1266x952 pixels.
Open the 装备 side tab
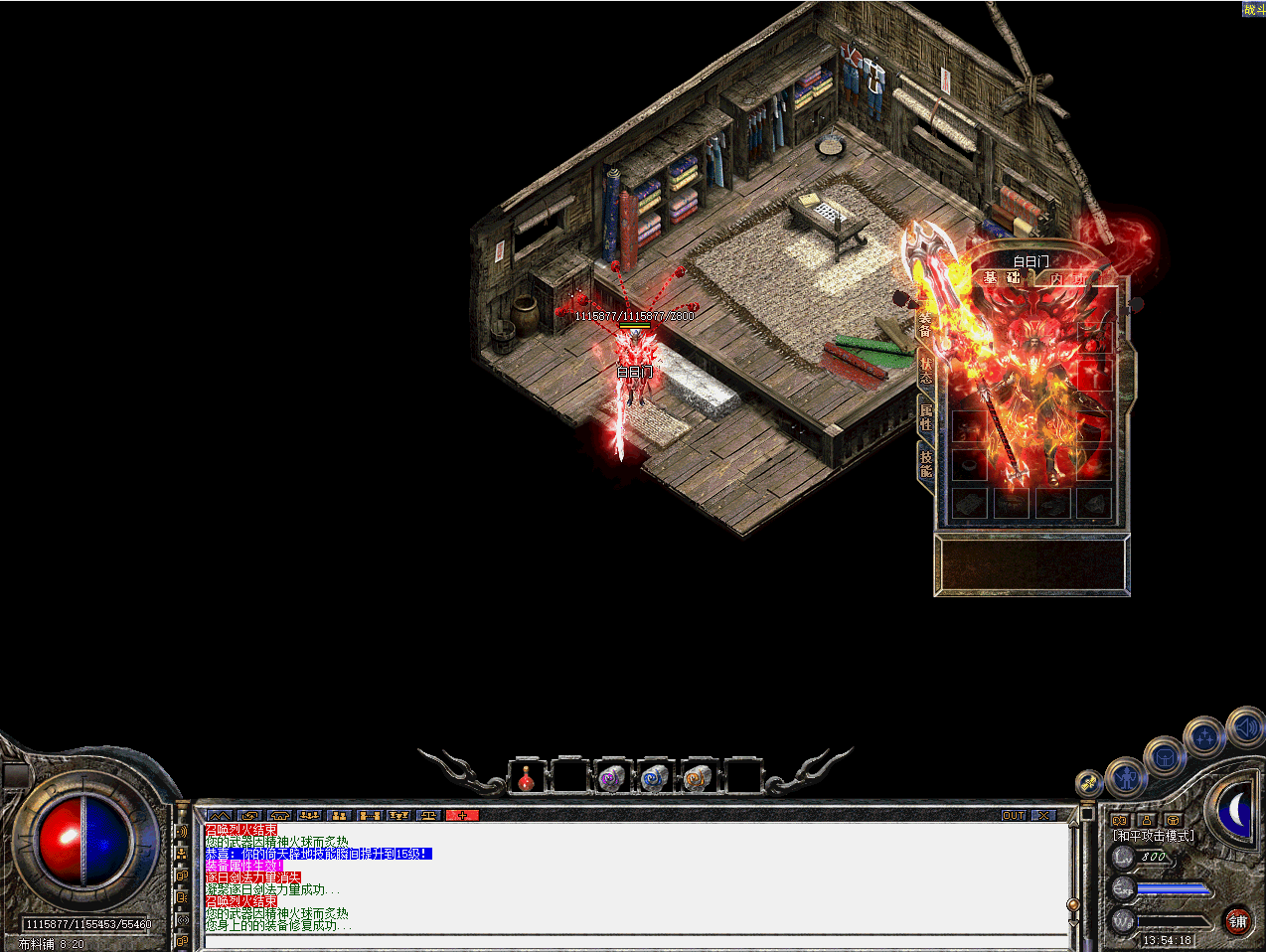click(925, 324)
